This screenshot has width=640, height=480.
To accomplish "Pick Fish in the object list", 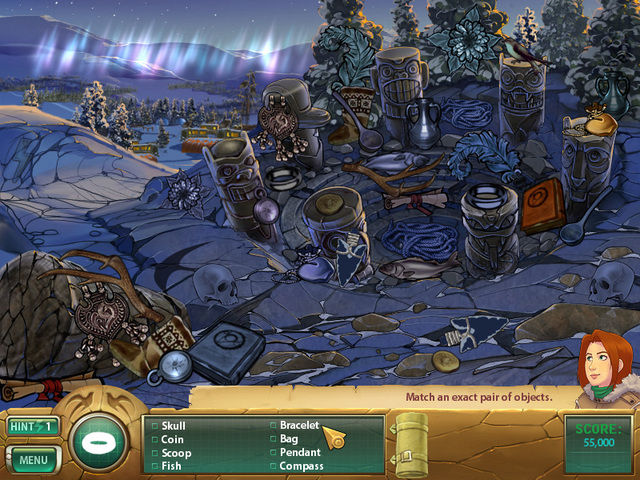I will pyautogui.click(x=171, y=464).
